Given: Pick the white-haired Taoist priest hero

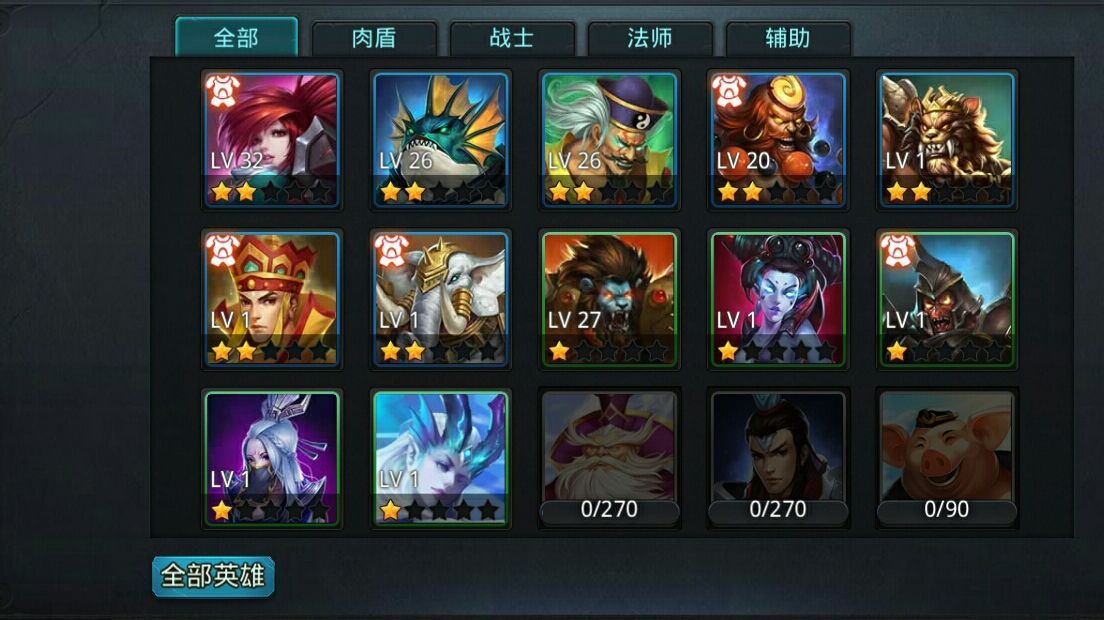Looking at the screenshot, I should [x=610, y=139].
